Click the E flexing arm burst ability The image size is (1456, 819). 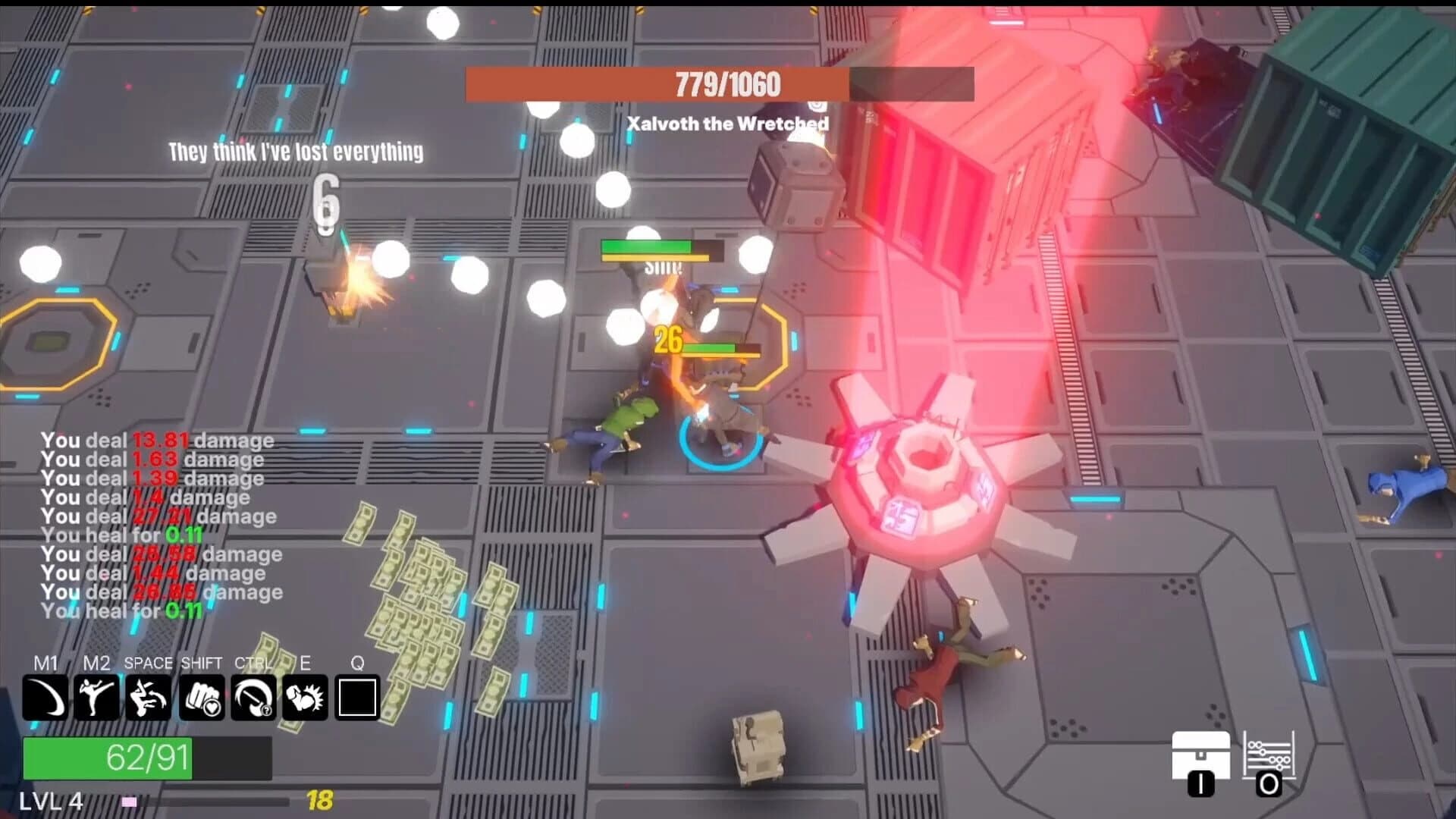click(x=303, y=697)
